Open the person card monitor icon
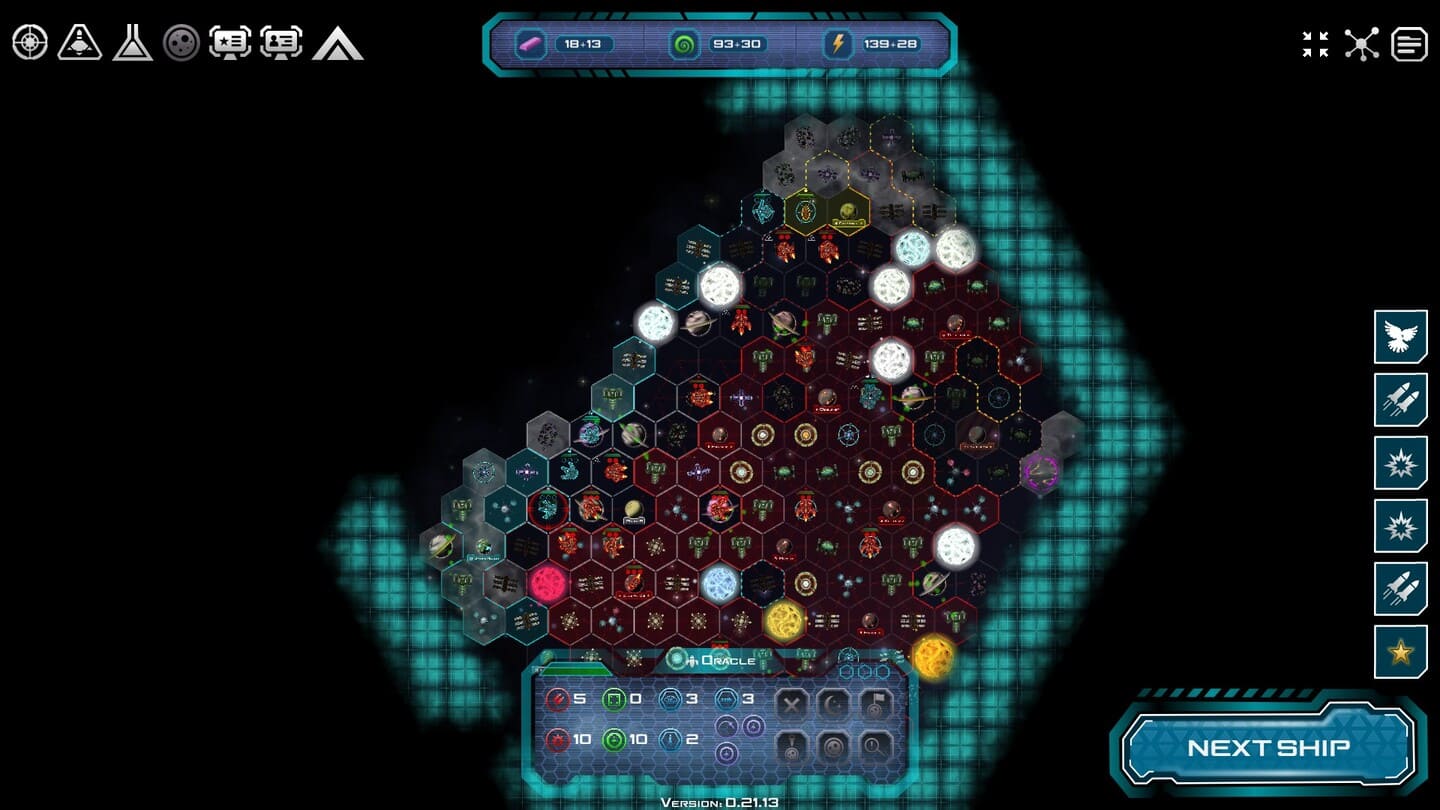Viewport: 1440px width, 810px height. click(x=282, y=42)
